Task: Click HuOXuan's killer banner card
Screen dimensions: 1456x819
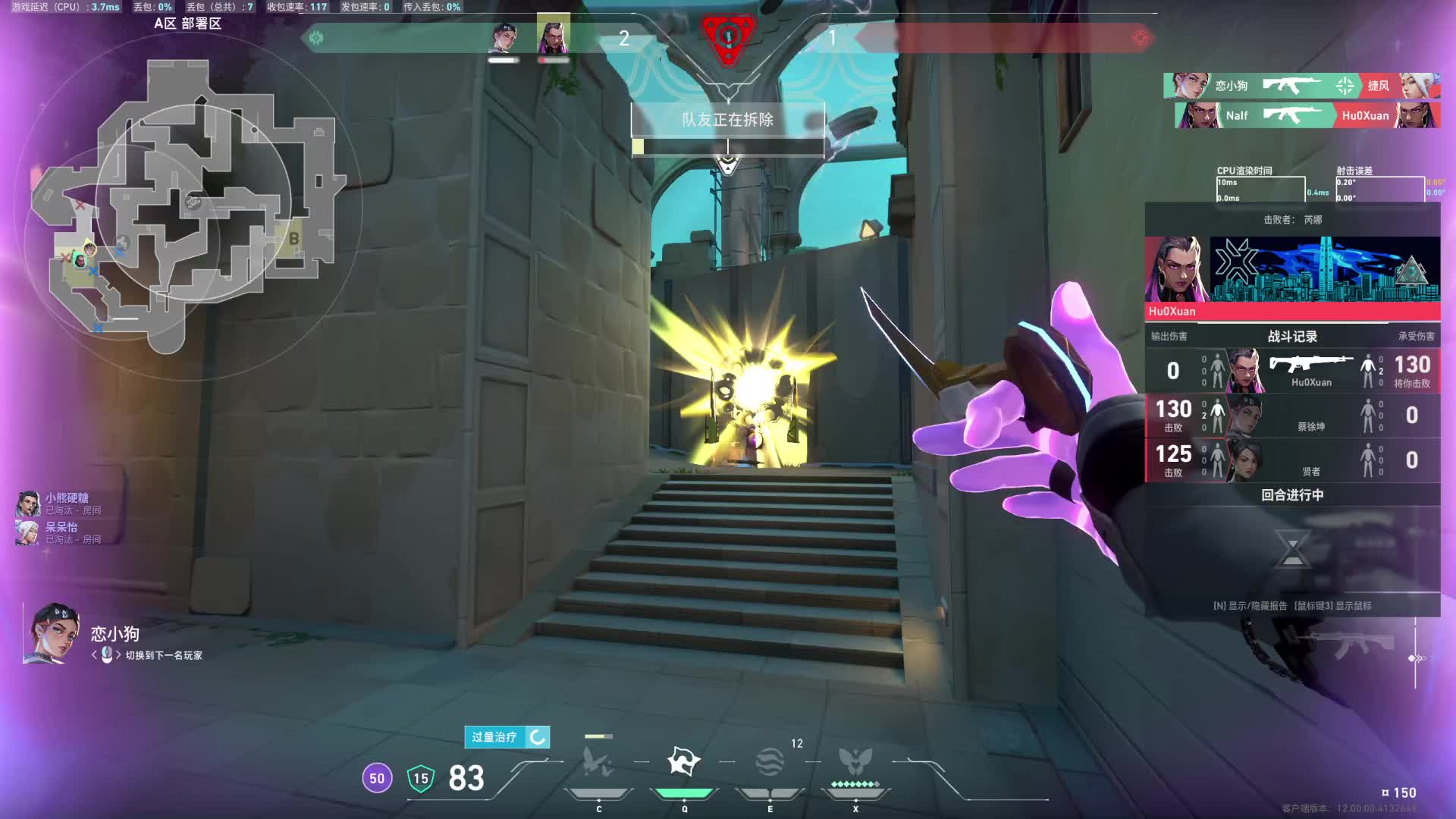Action: [x=1292, y=278]
